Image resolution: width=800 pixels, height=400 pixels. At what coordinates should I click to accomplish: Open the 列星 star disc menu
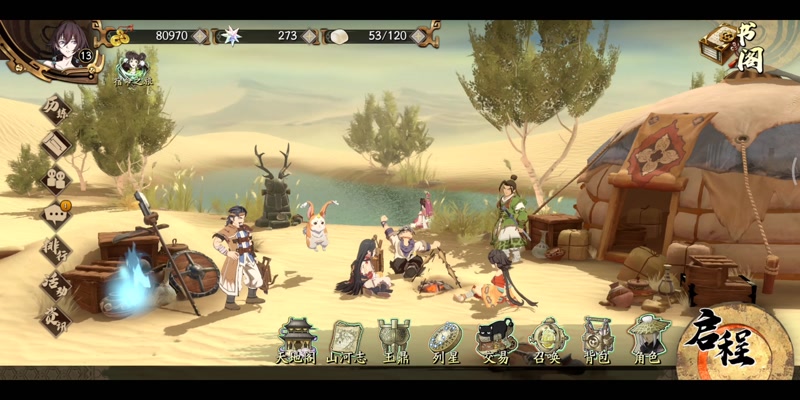point(445,340)
